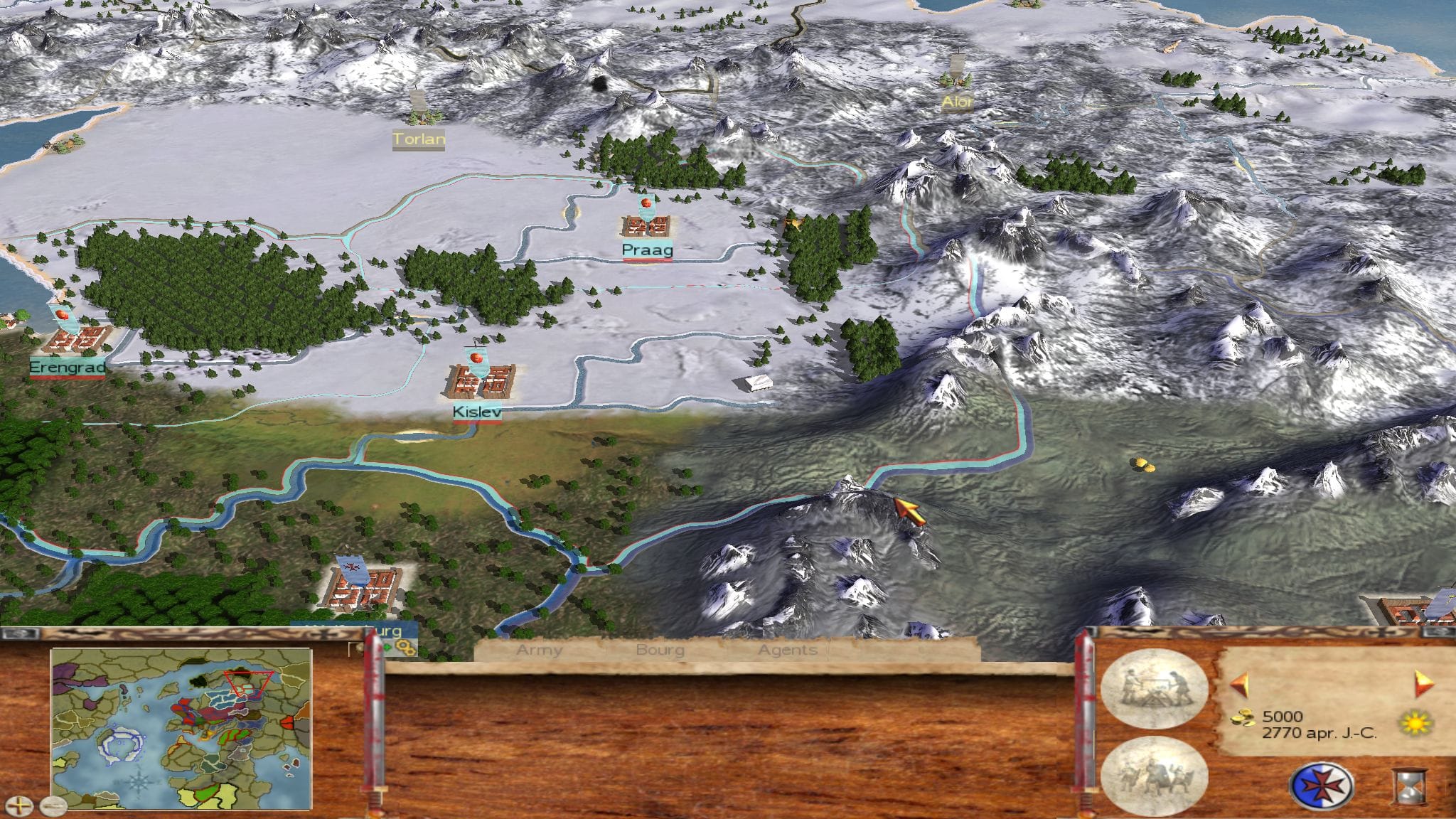The width and height of the screenshot is (1456, 819).
Task: End the turn with the hourglass
Action: click(x=1410, y=788)
